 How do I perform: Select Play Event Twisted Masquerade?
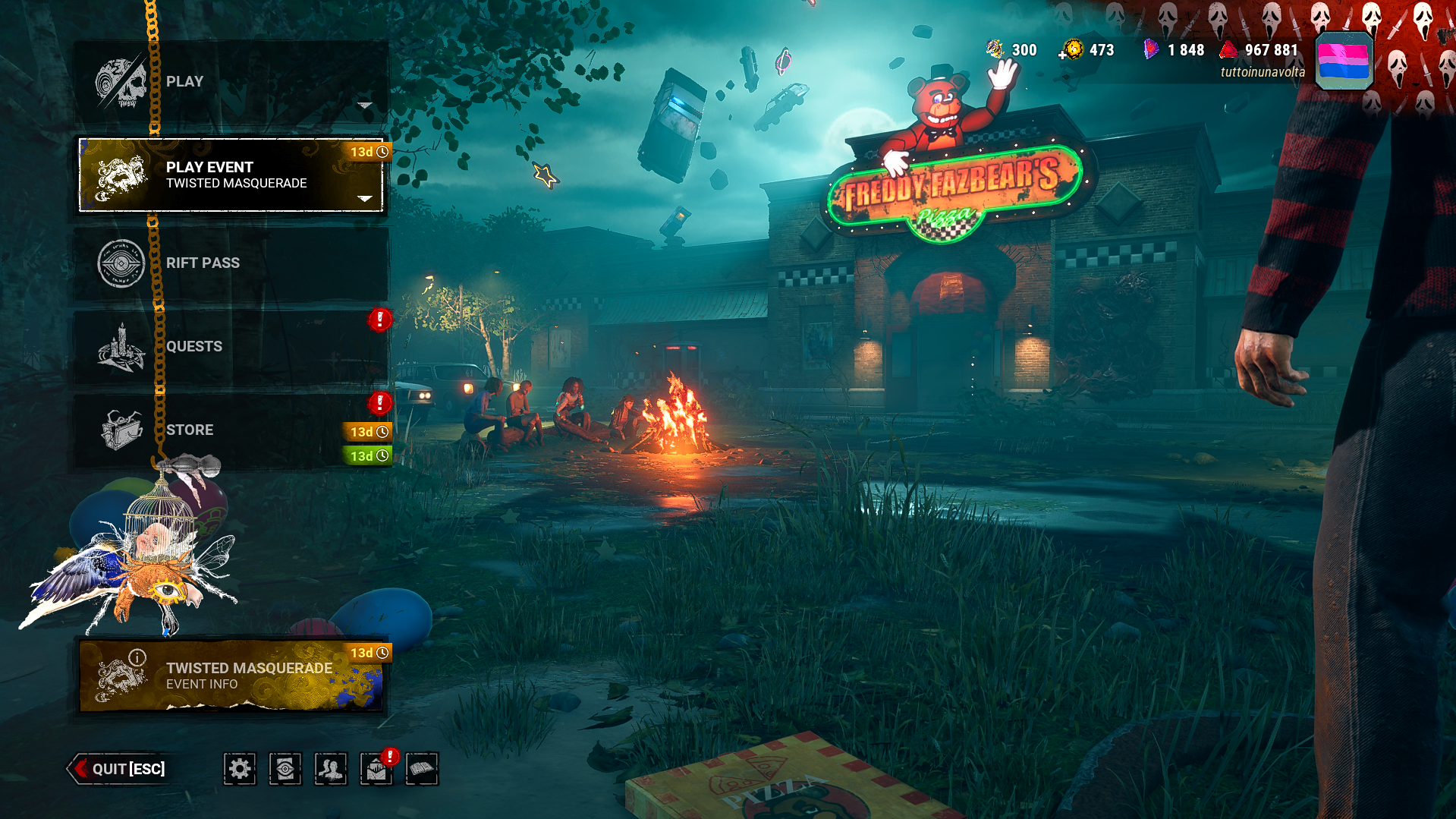[x=231, y=175]
